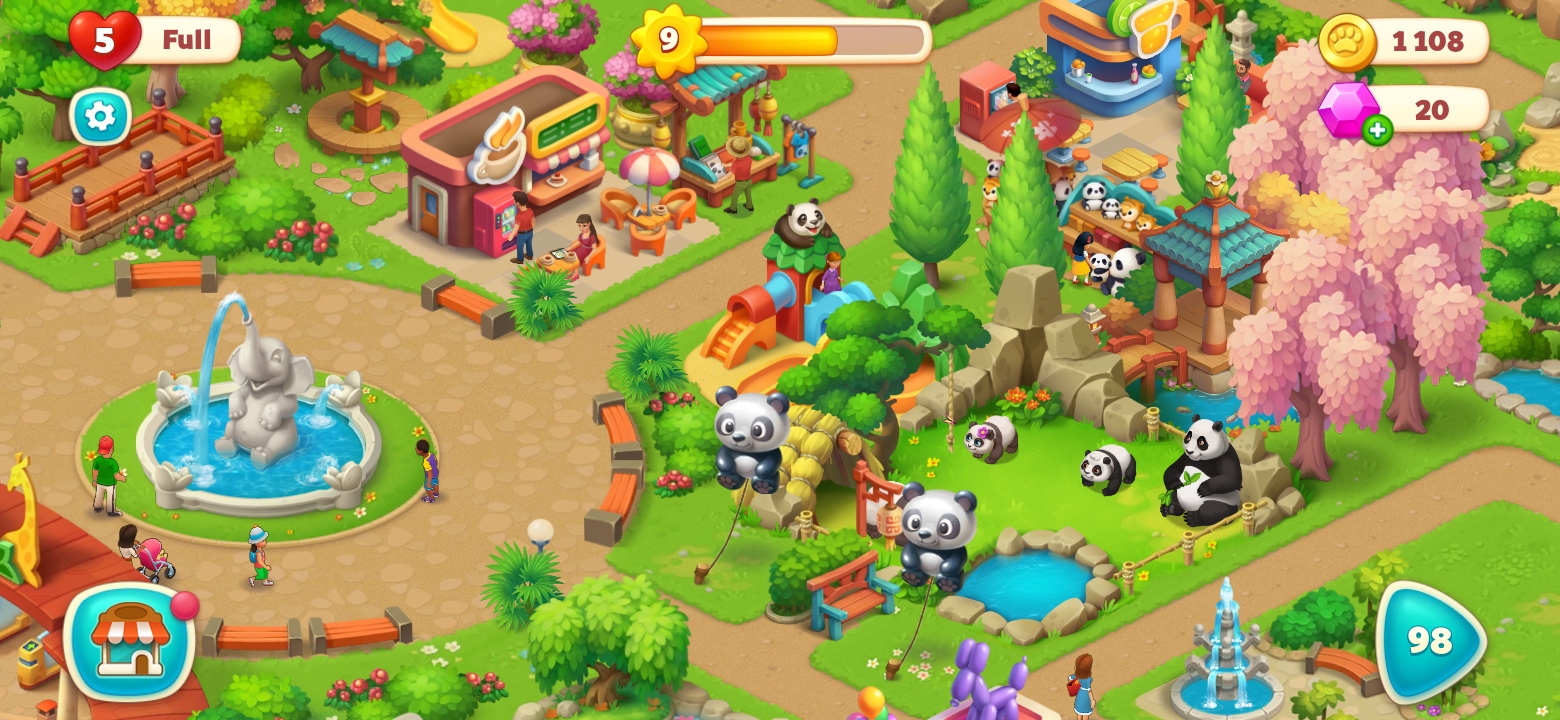Open the shop with the market stall button
Screen dimensions: 1560x720
129,640
